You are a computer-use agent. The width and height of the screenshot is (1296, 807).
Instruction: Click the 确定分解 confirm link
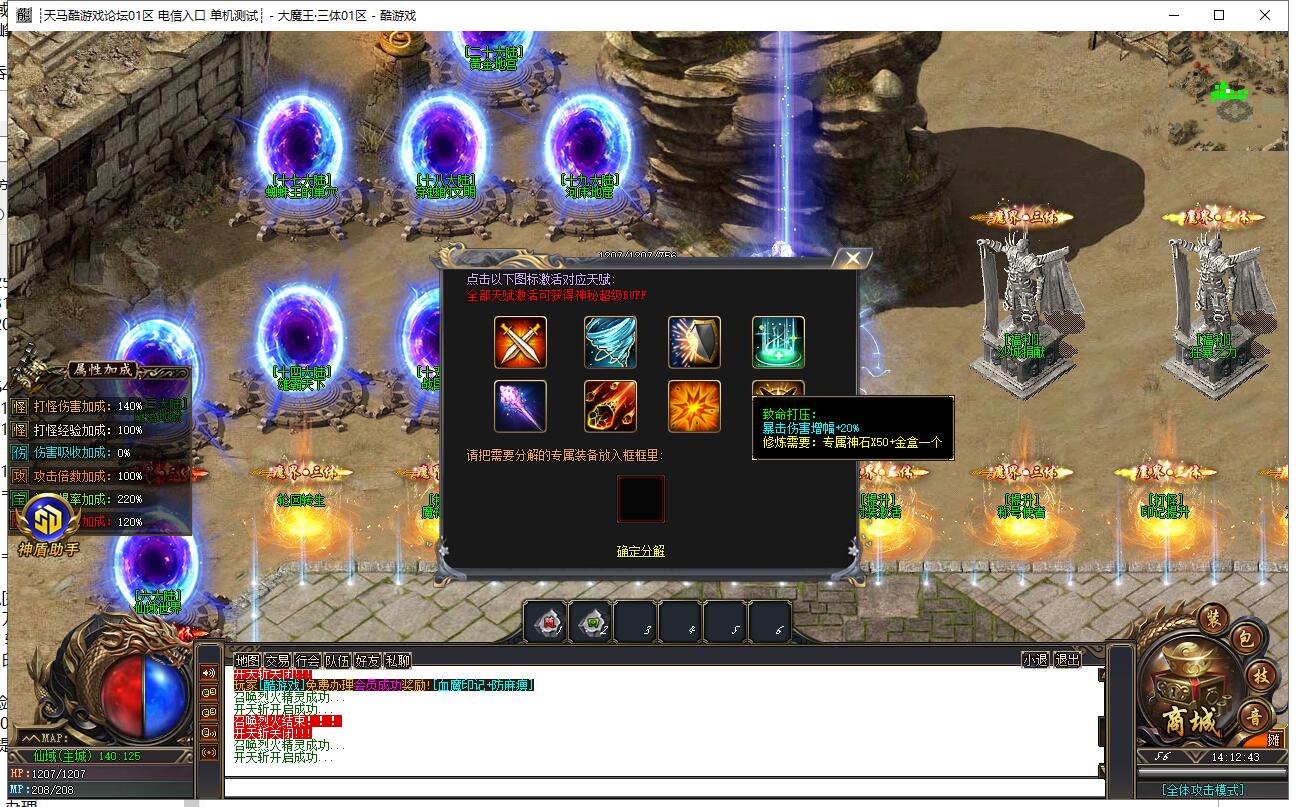[x=640, y=551]
